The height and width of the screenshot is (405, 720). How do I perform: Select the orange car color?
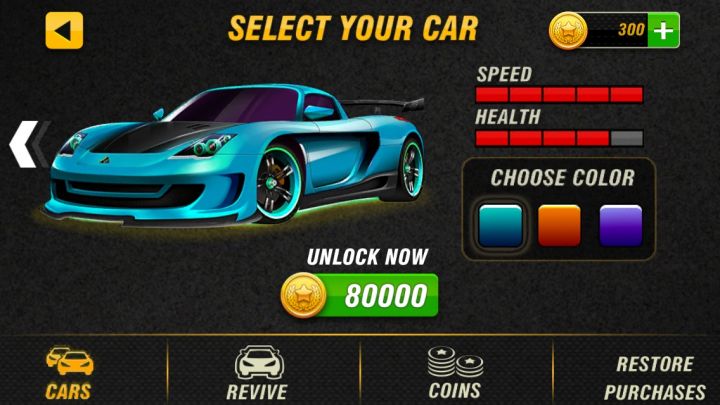point(559,225)
